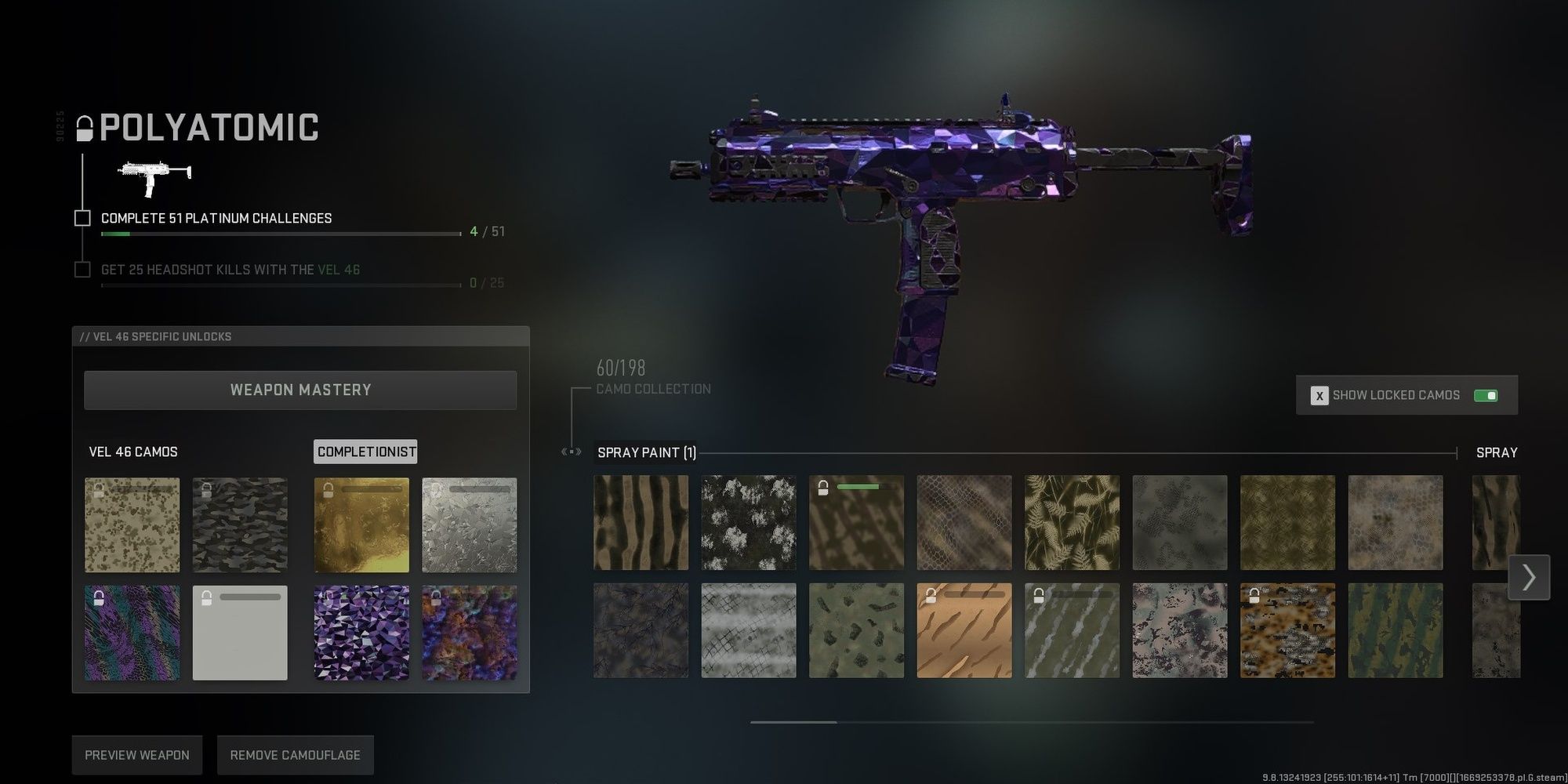Switch to the VEL 46 CAMOS tab
Image resolution: width=1568 pixels, height=784 pixels.
(x=133, y=452)
